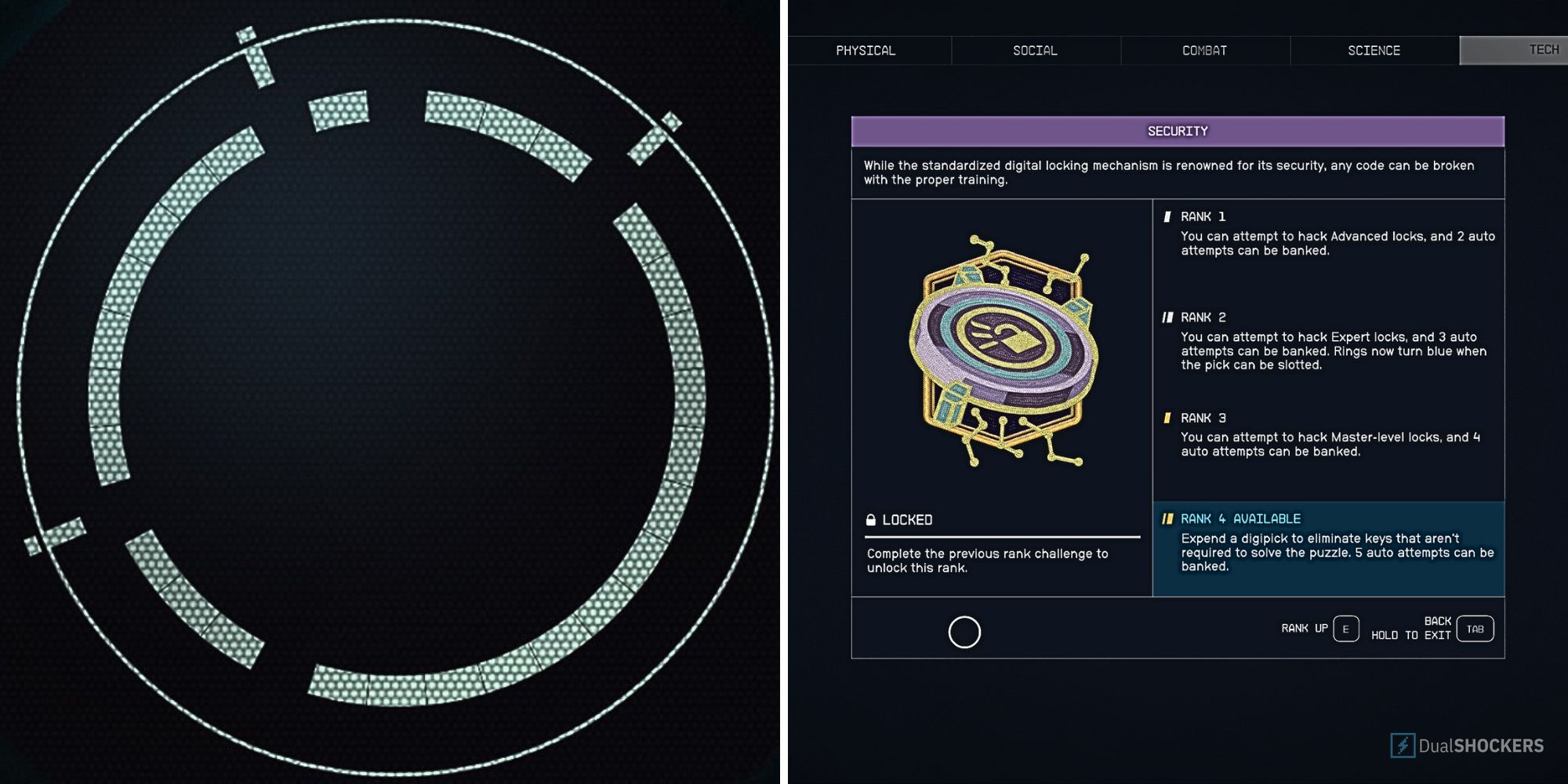Switch to the PHYSICAL skills tab
The image size is (1568, 784).
(x=866, y=50)
